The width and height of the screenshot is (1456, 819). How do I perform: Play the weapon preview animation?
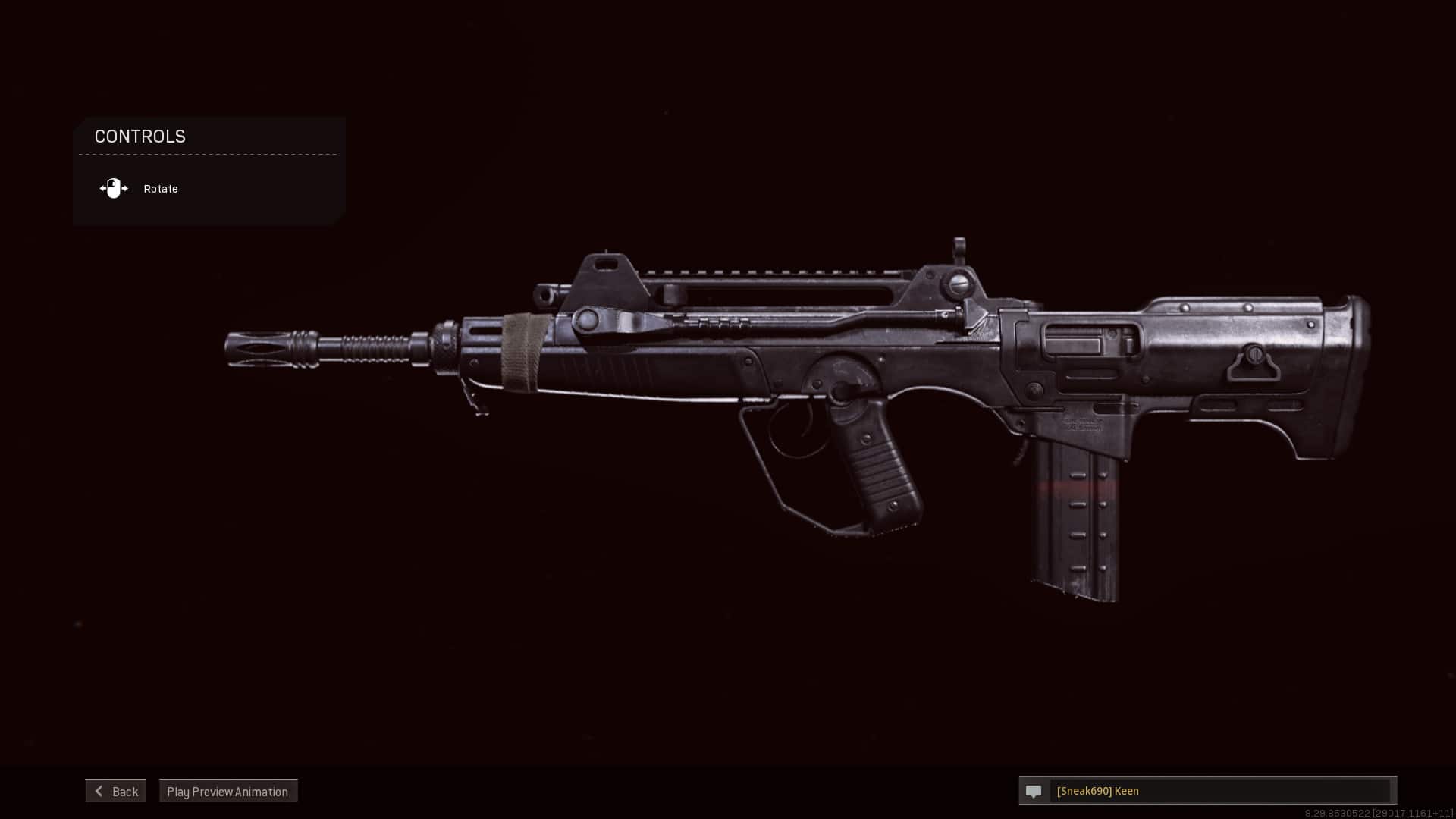(227, 791)
